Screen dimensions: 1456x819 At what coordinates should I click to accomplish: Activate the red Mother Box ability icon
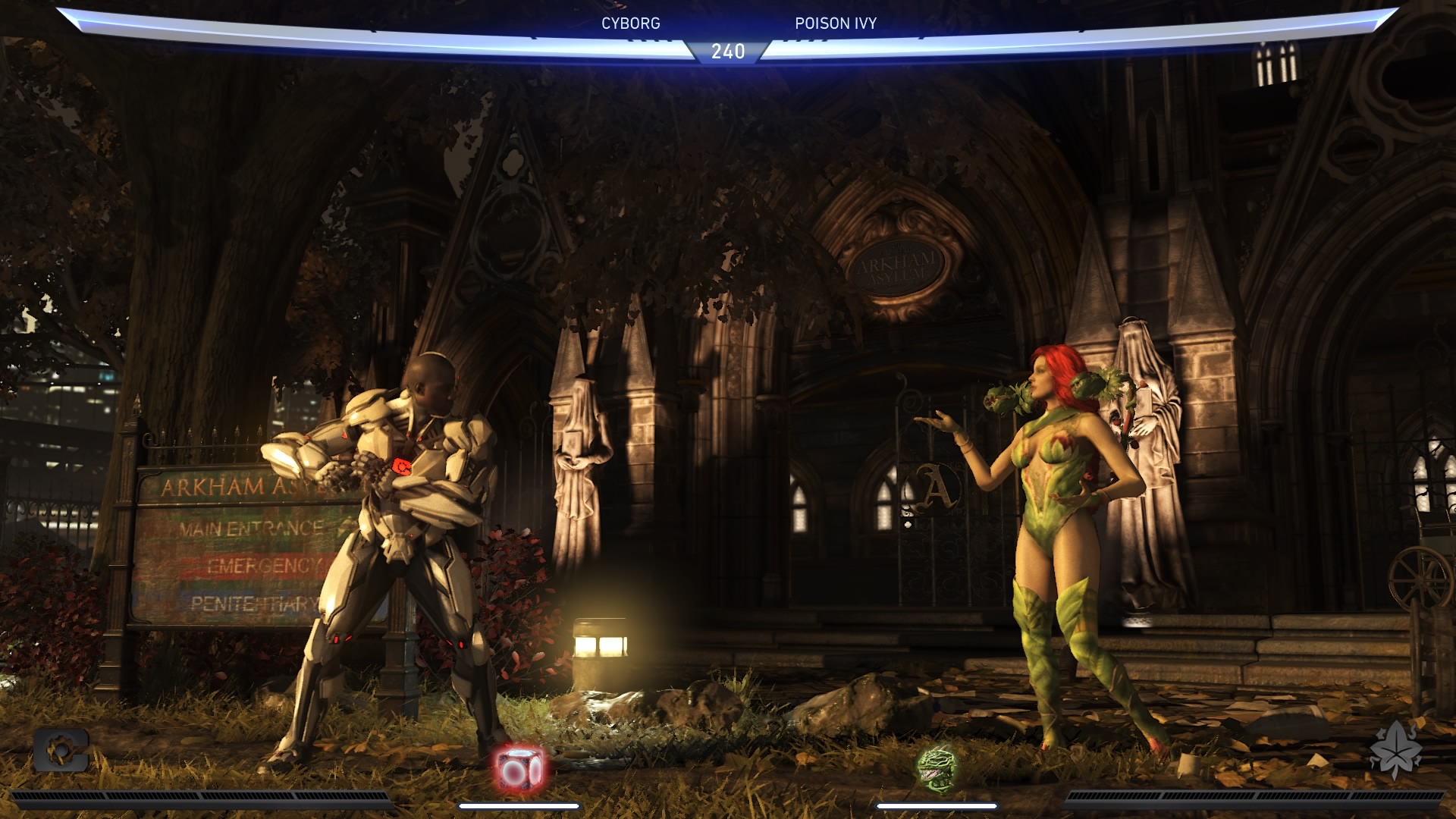(519, 767)
